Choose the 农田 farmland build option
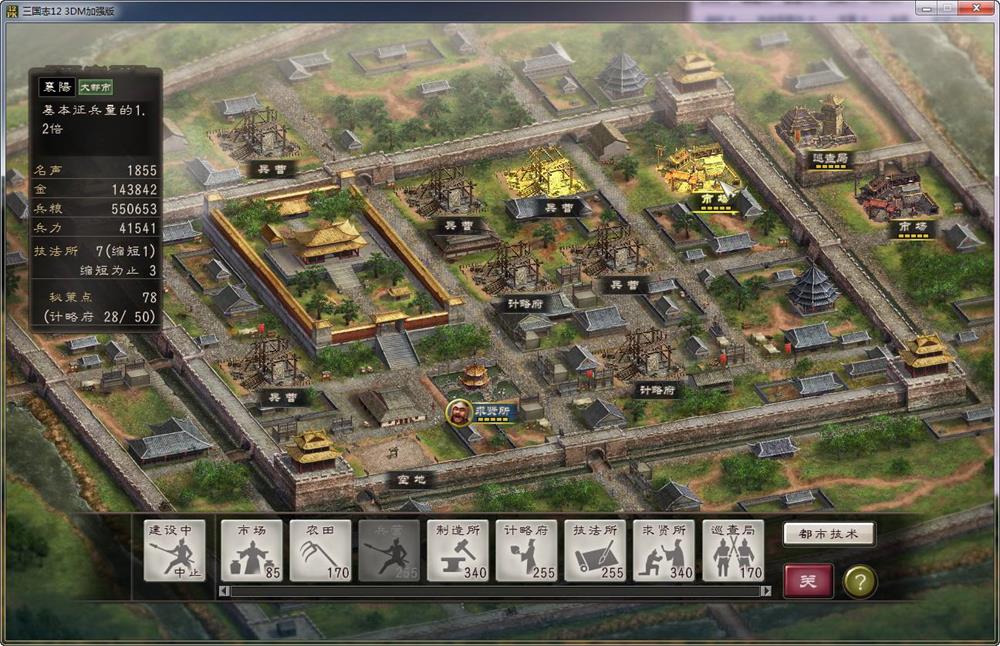The height and width of the screenshot is (646, 1000). 320,550
